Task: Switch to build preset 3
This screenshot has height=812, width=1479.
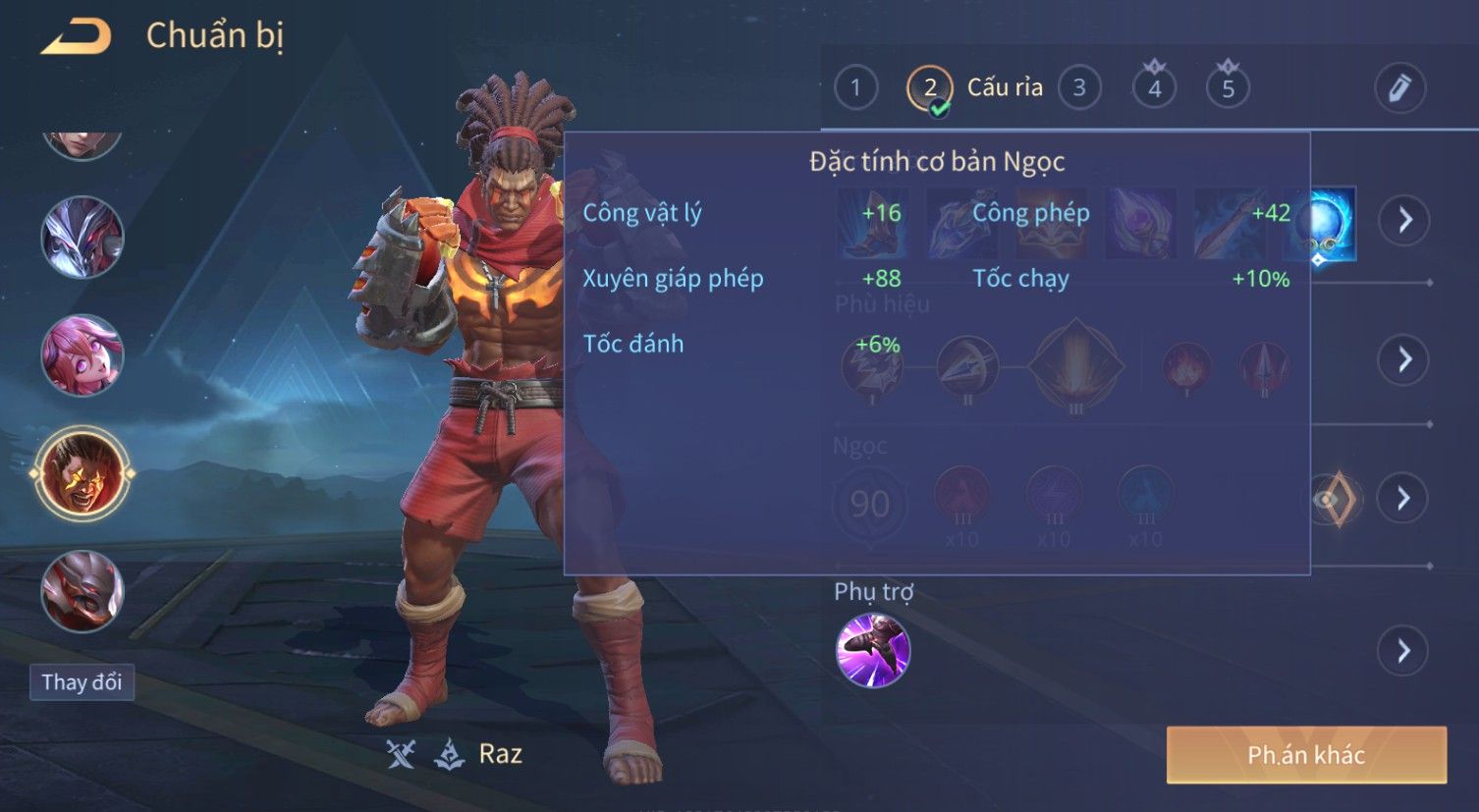Action: point(1079,88)
